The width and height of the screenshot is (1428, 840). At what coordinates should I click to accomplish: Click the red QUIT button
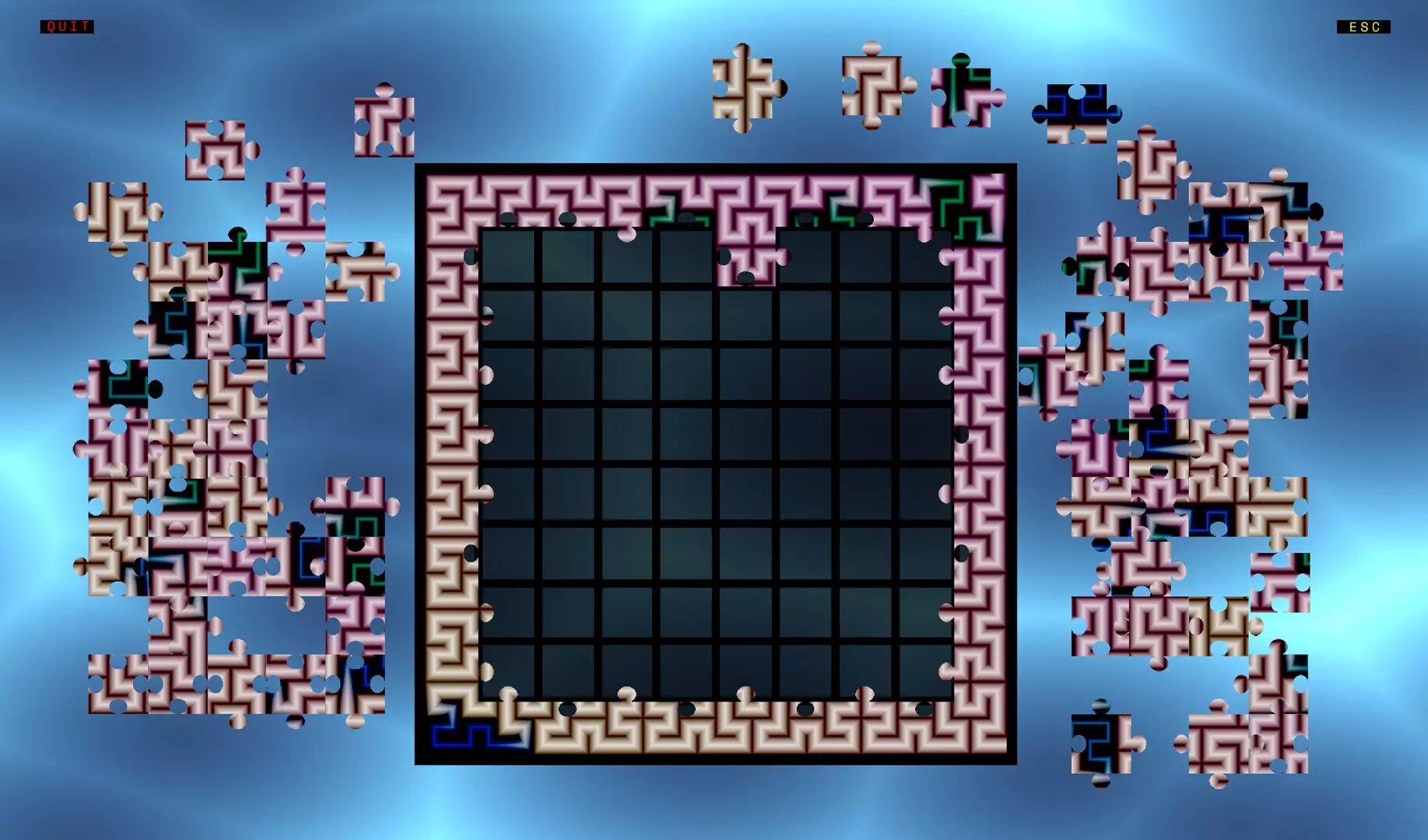coord(66,26)
